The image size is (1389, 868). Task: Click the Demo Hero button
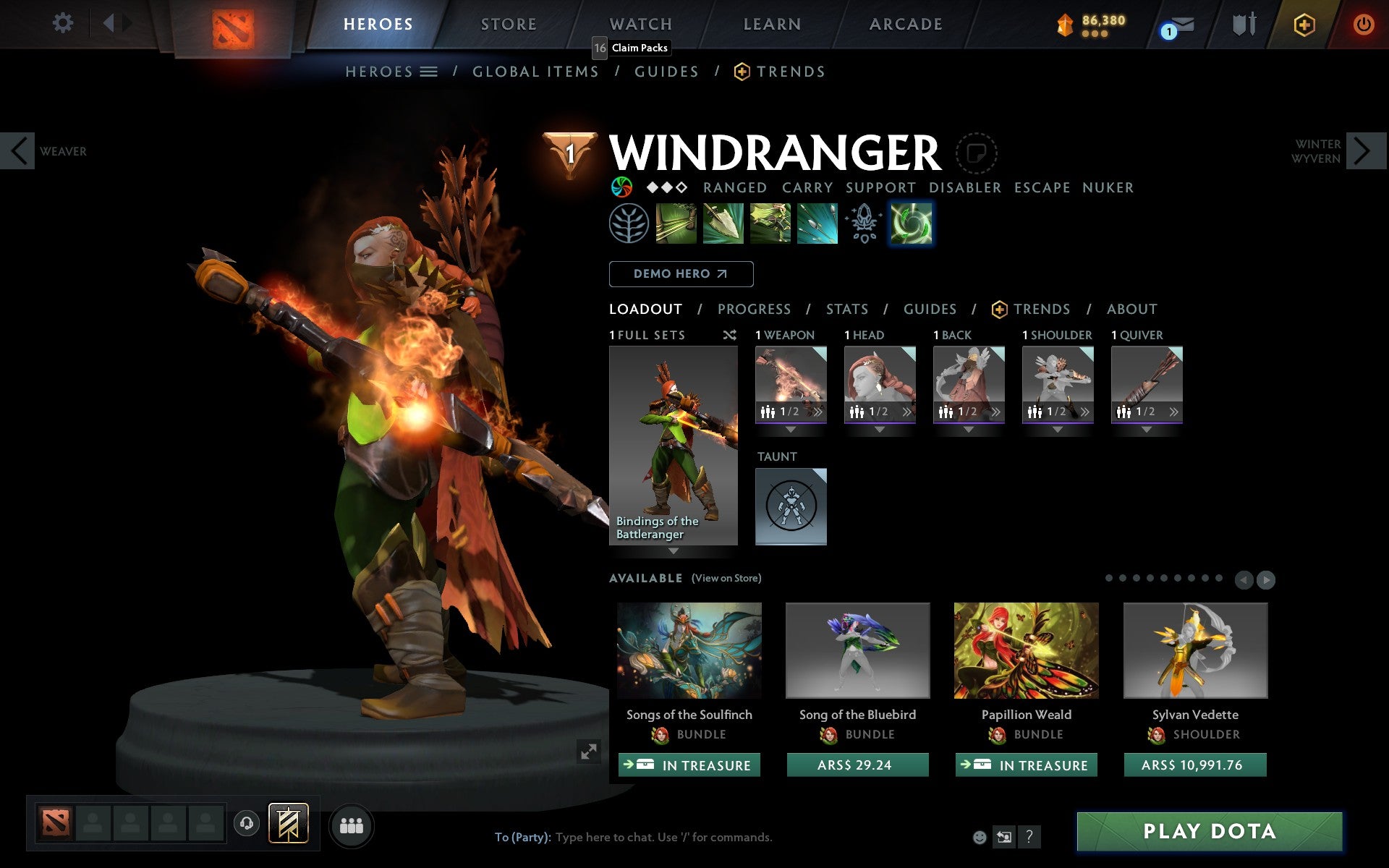(681, 274)
